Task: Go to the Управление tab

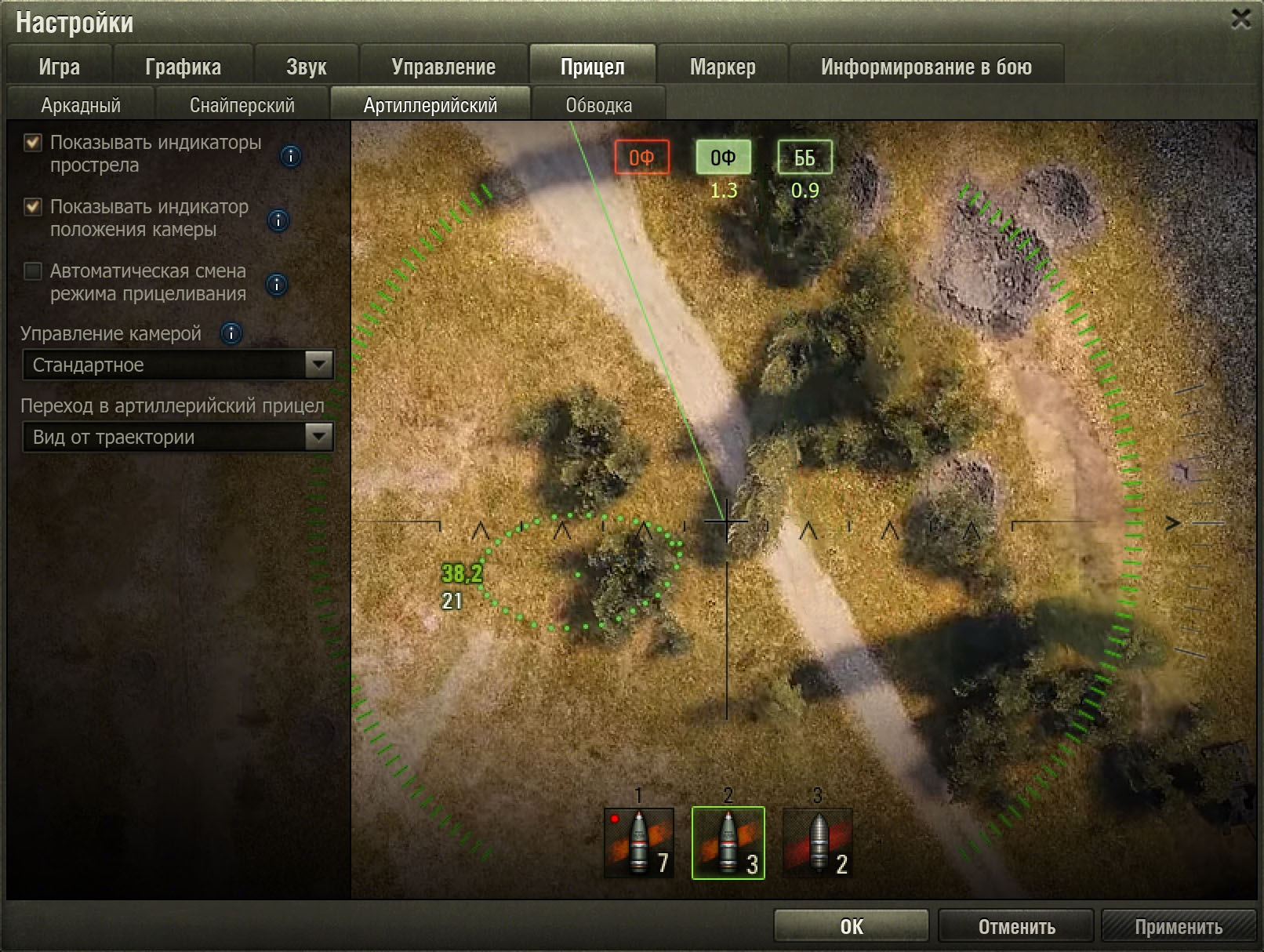Action: (x=443, y=67)
